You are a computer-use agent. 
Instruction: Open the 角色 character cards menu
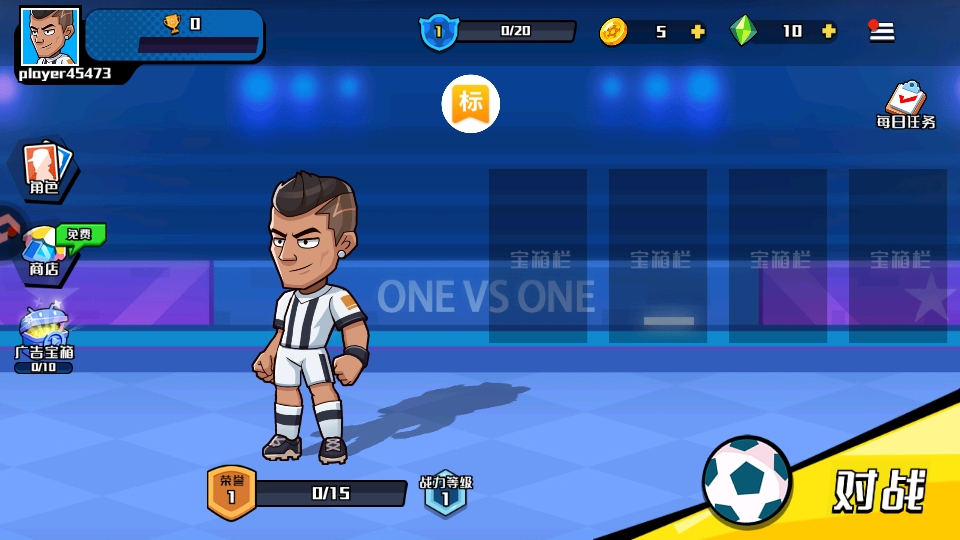[x=44, y=168]
